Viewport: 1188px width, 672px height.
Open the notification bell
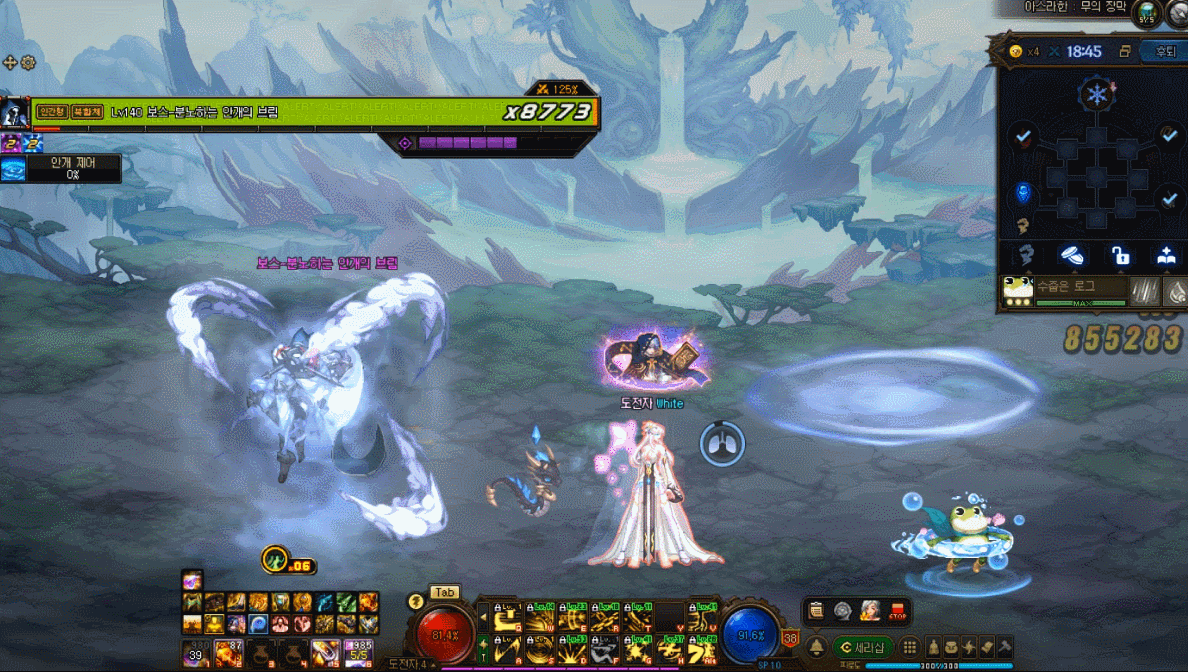point(816,647)
